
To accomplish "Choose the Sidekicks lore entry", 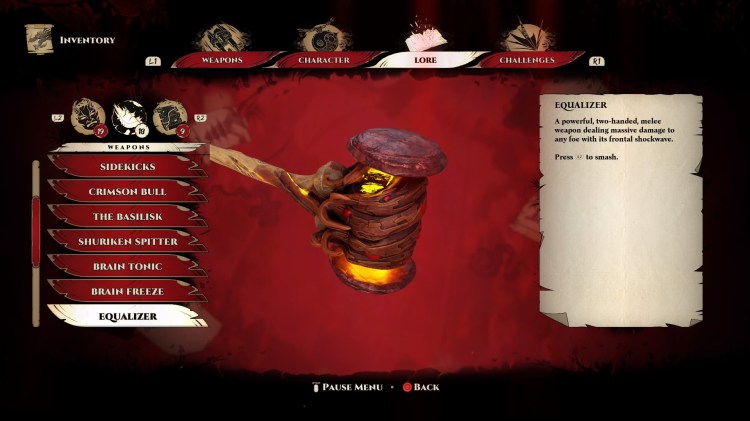I will pos(127,166).
